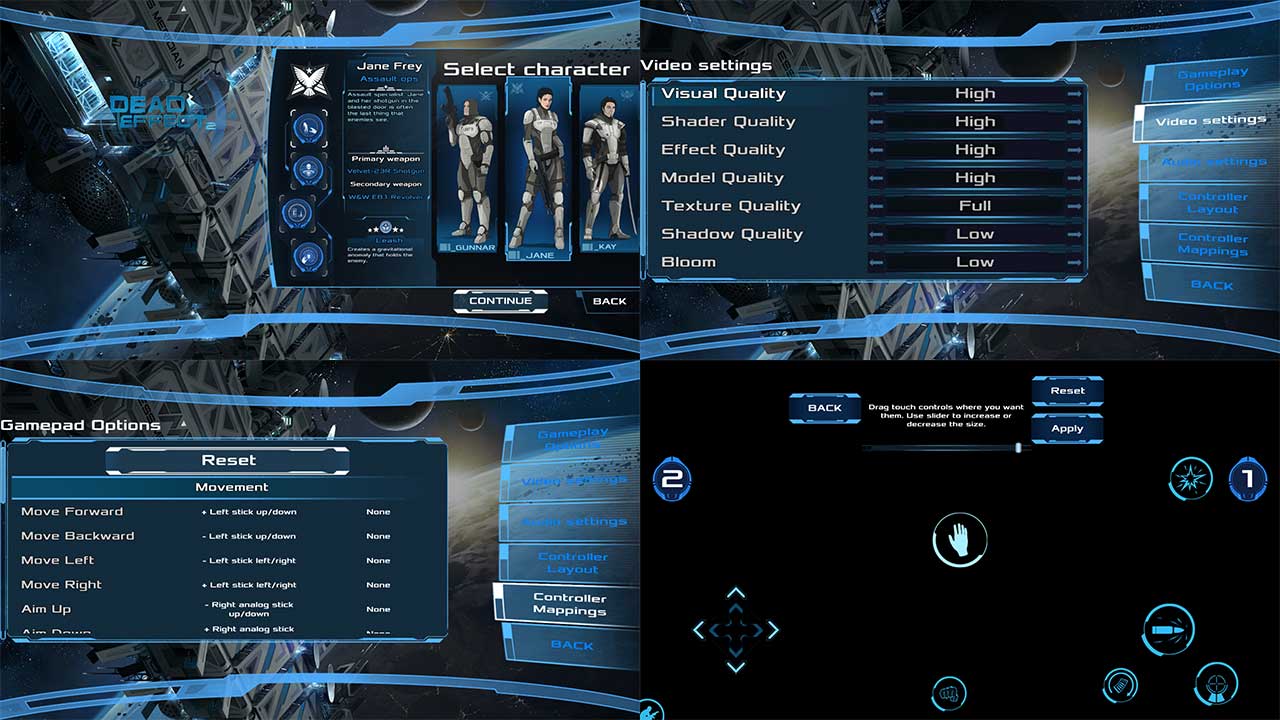This screenshot has width=1280, height=720.
Task: Select the hand interact icon on touch controls
Action: (961, 539)
